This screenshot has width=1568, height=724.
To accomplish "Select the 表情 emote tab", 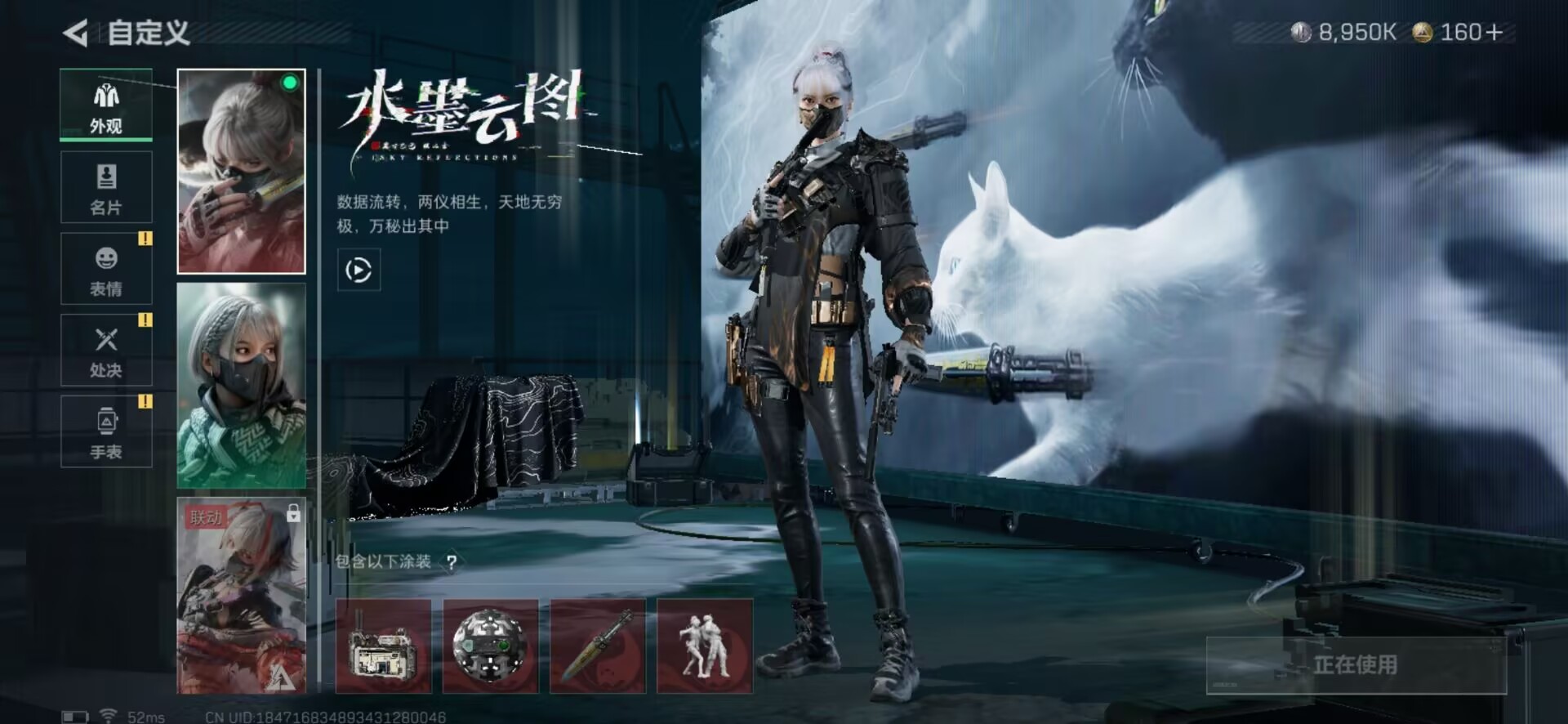I will click(106, 269).
